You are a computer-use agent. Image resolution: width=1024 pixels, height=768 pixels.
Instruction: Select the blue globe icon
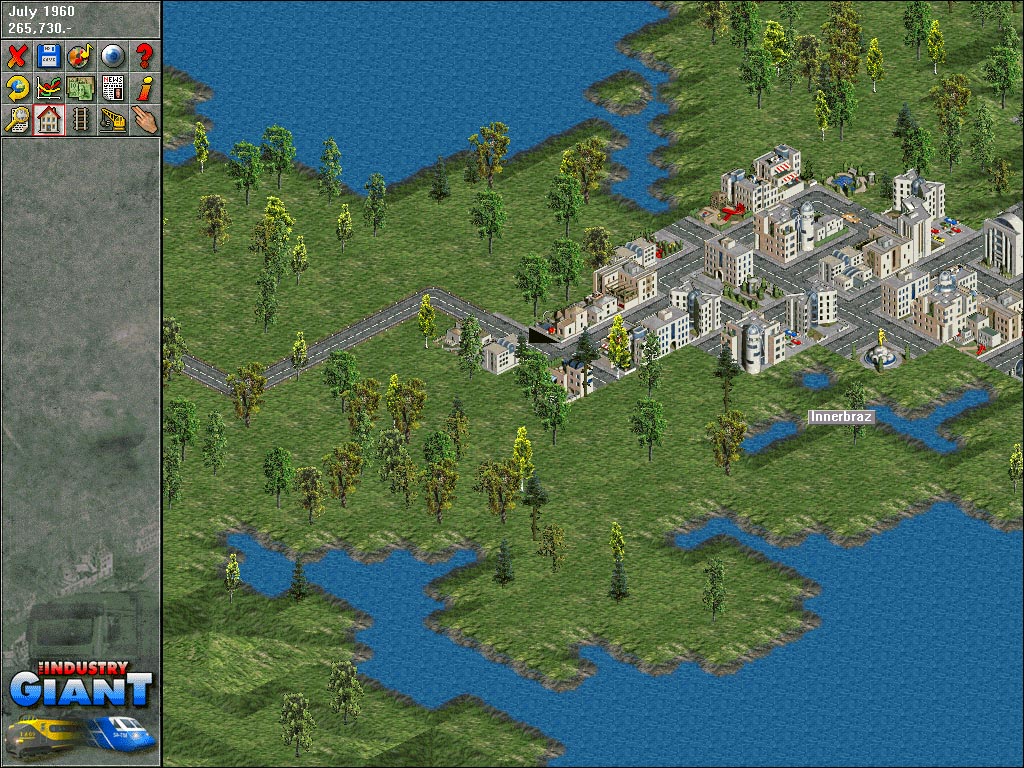point(112,56)
